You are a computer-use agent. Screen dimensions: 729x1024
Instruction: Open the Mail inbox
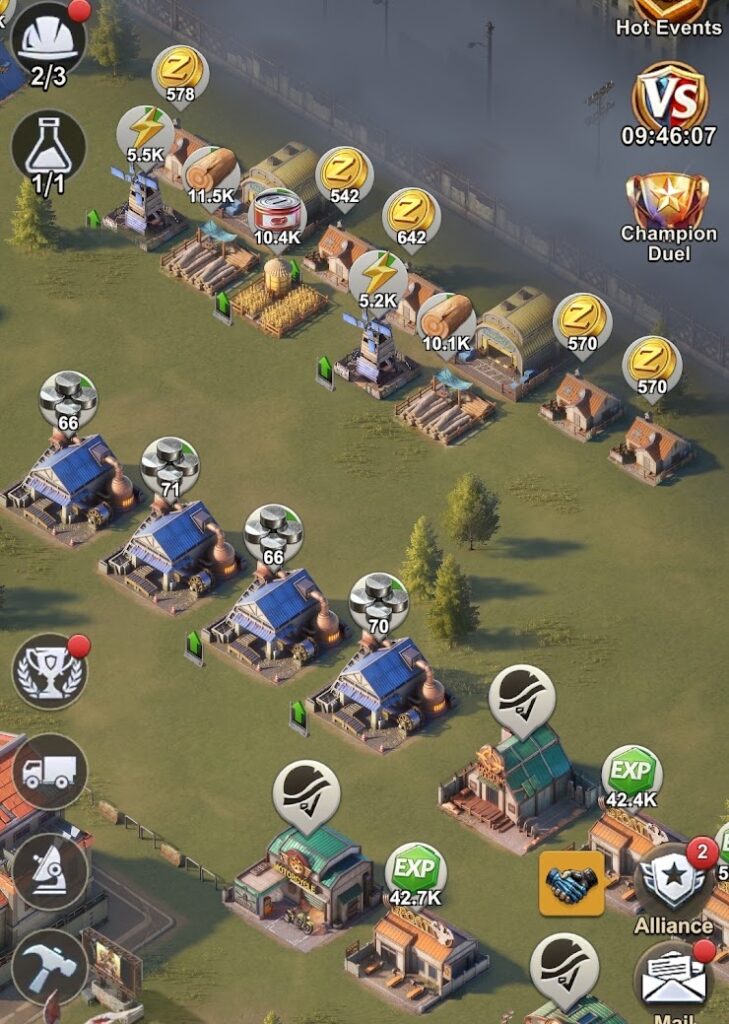(x=673, y=978)
